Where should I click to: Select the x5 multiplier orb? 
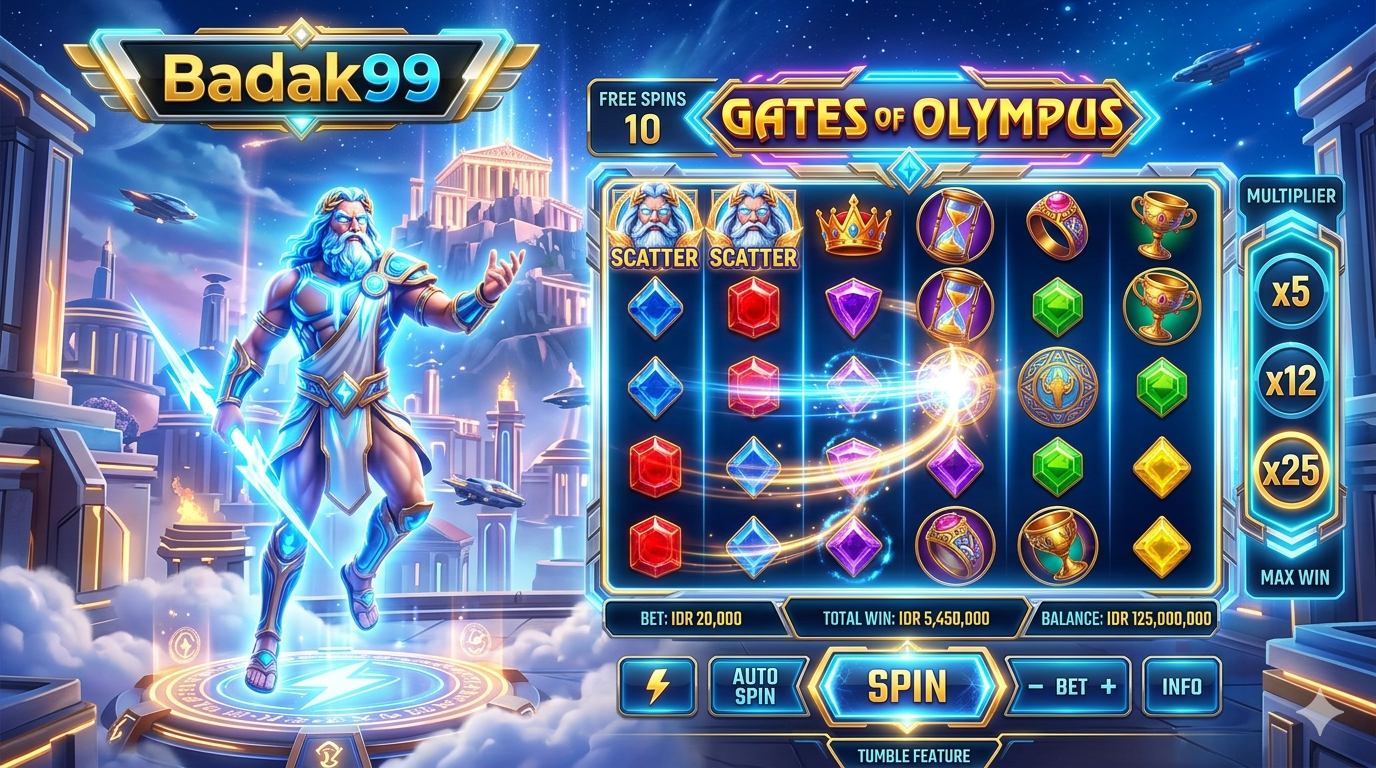[1291, 292]
